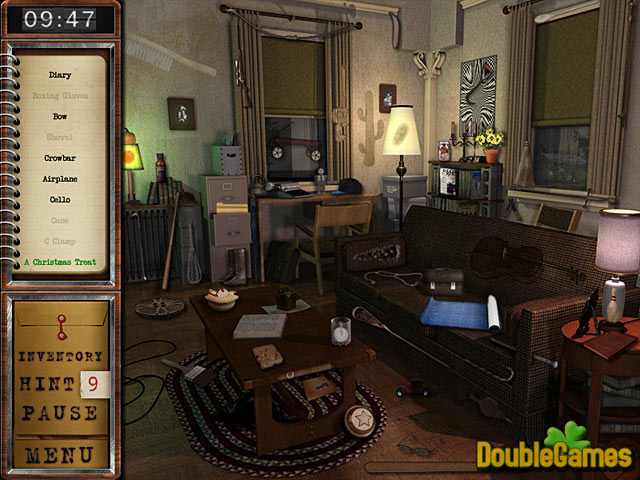Select the green A Christmas Treat entry

coord(60,262)
